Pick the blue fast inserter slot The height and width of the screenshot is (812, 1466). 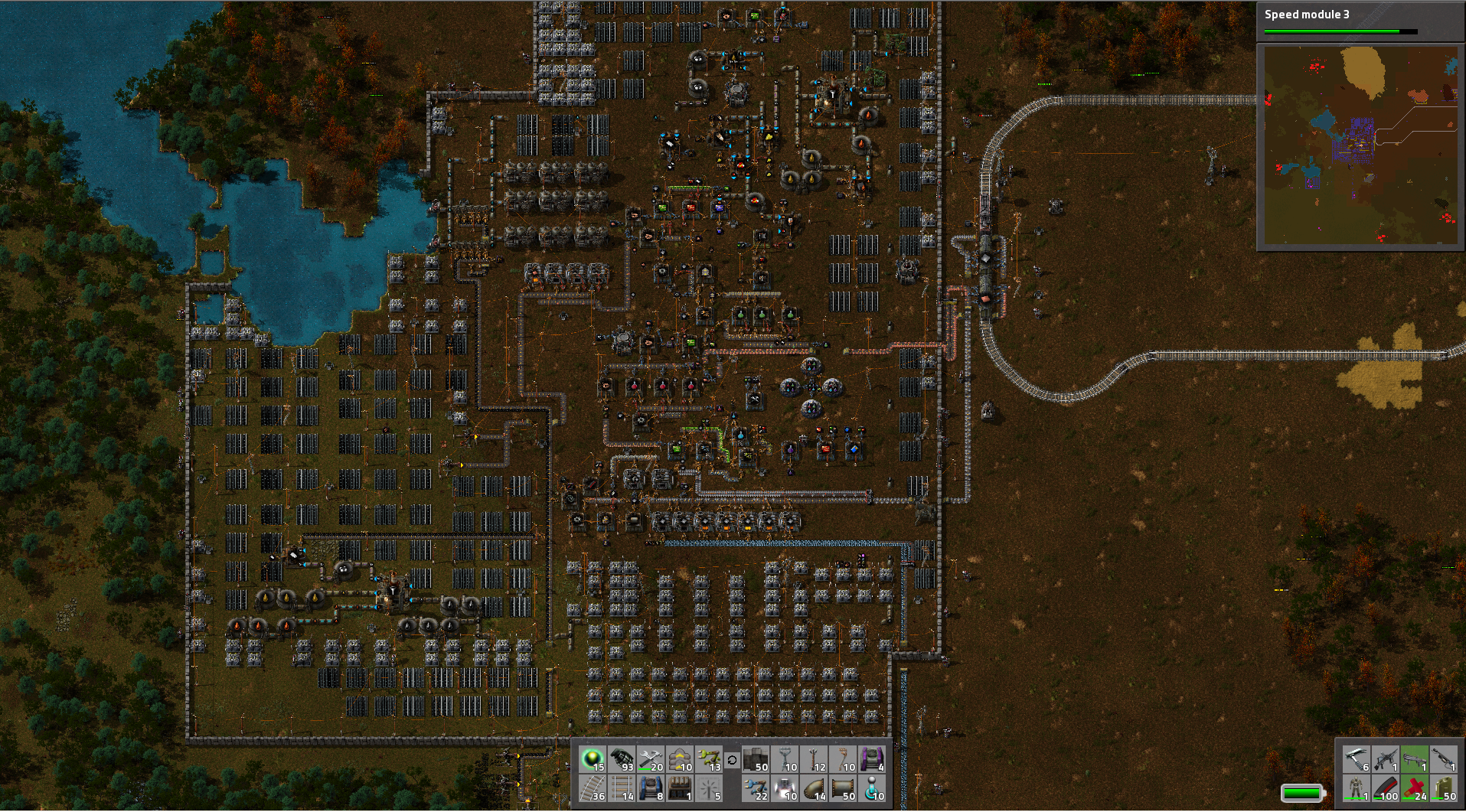[x=756, y=788]
